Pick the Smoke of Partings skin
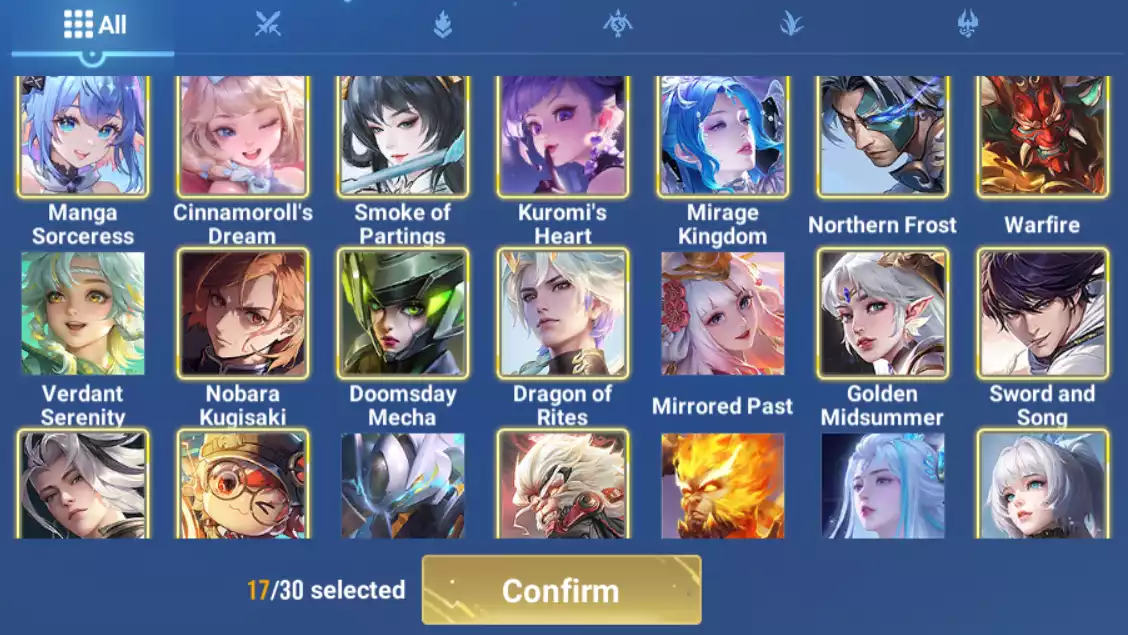Viewport: 1128px width, 635px height. [x=403, y=136]
